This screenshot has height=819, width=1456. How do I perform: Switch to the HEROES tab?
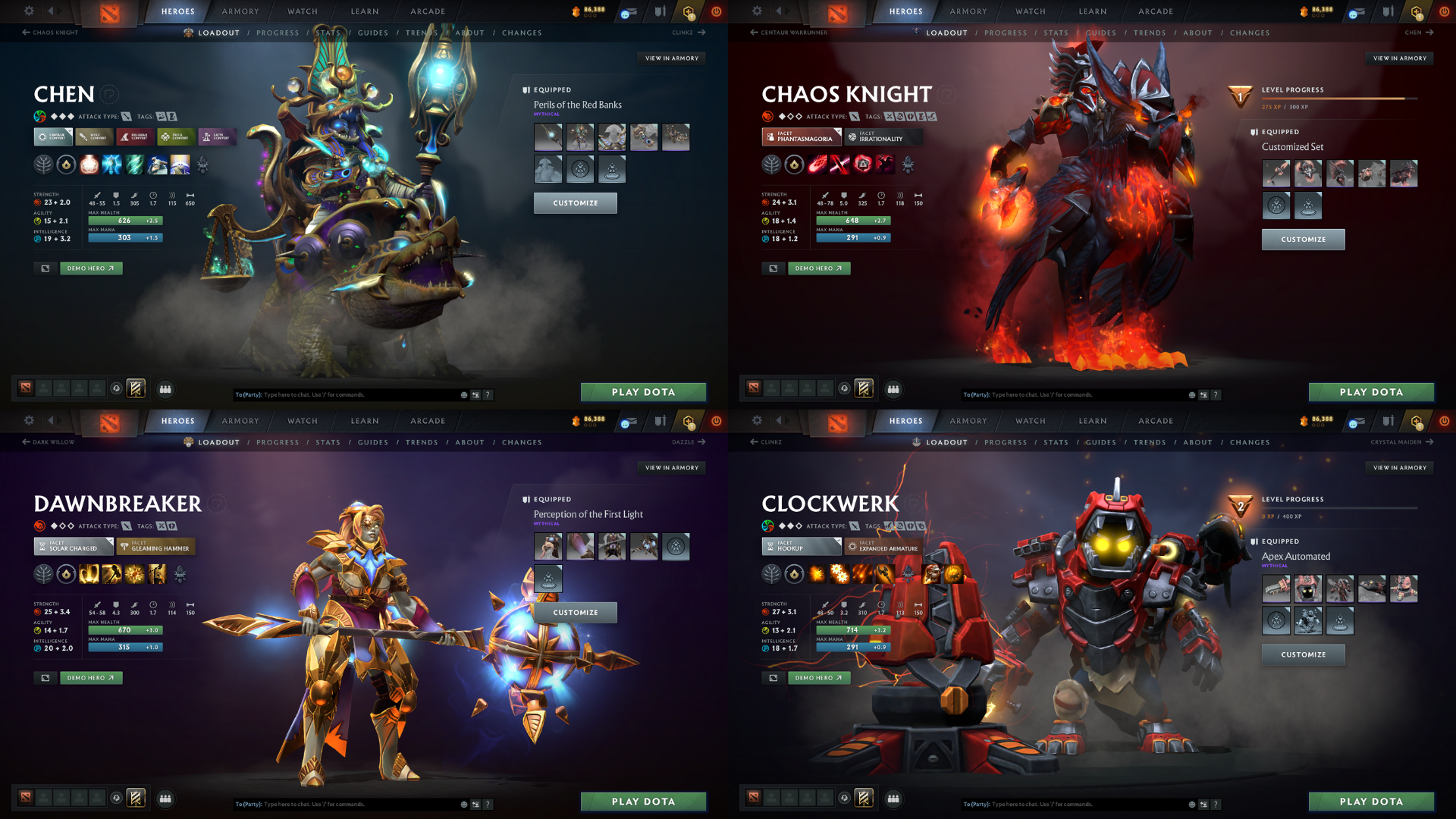(177, 11)
